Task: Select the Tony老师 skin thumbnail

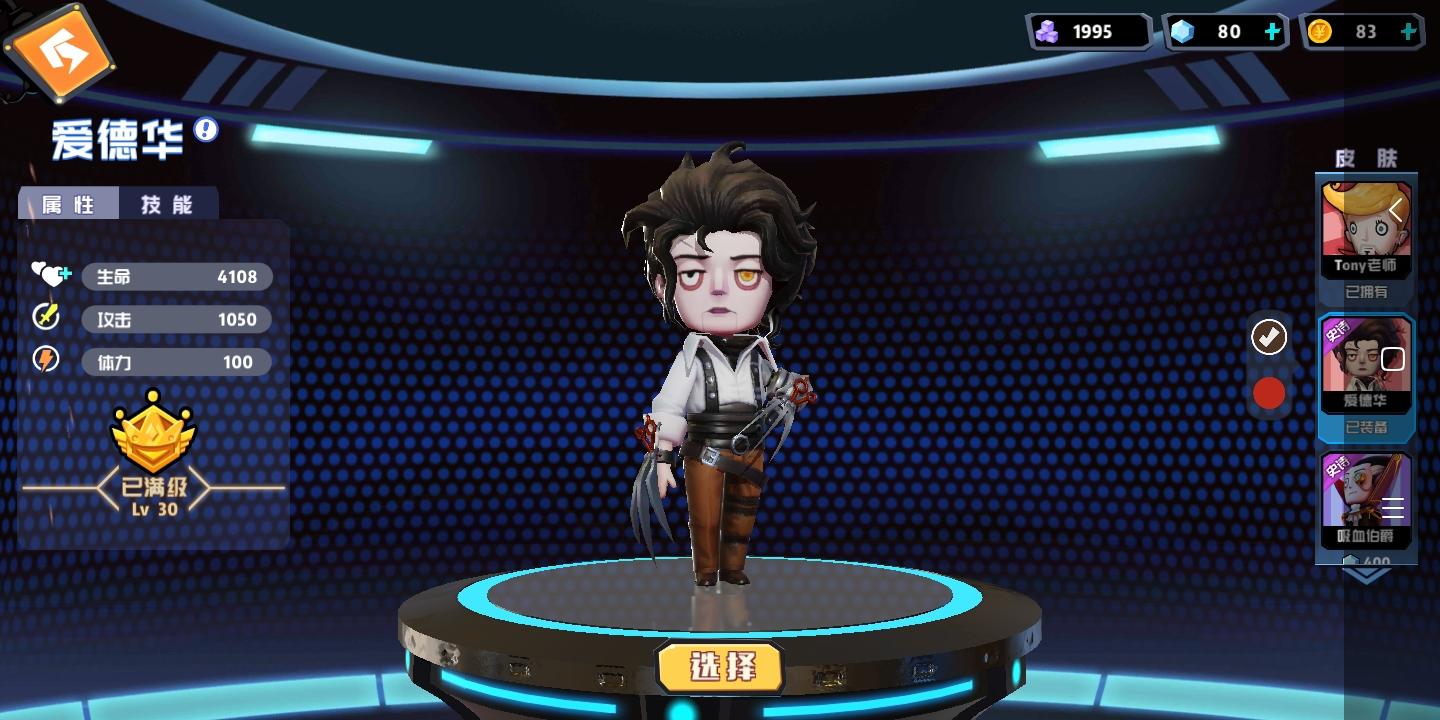Action: pos(1366,220)
